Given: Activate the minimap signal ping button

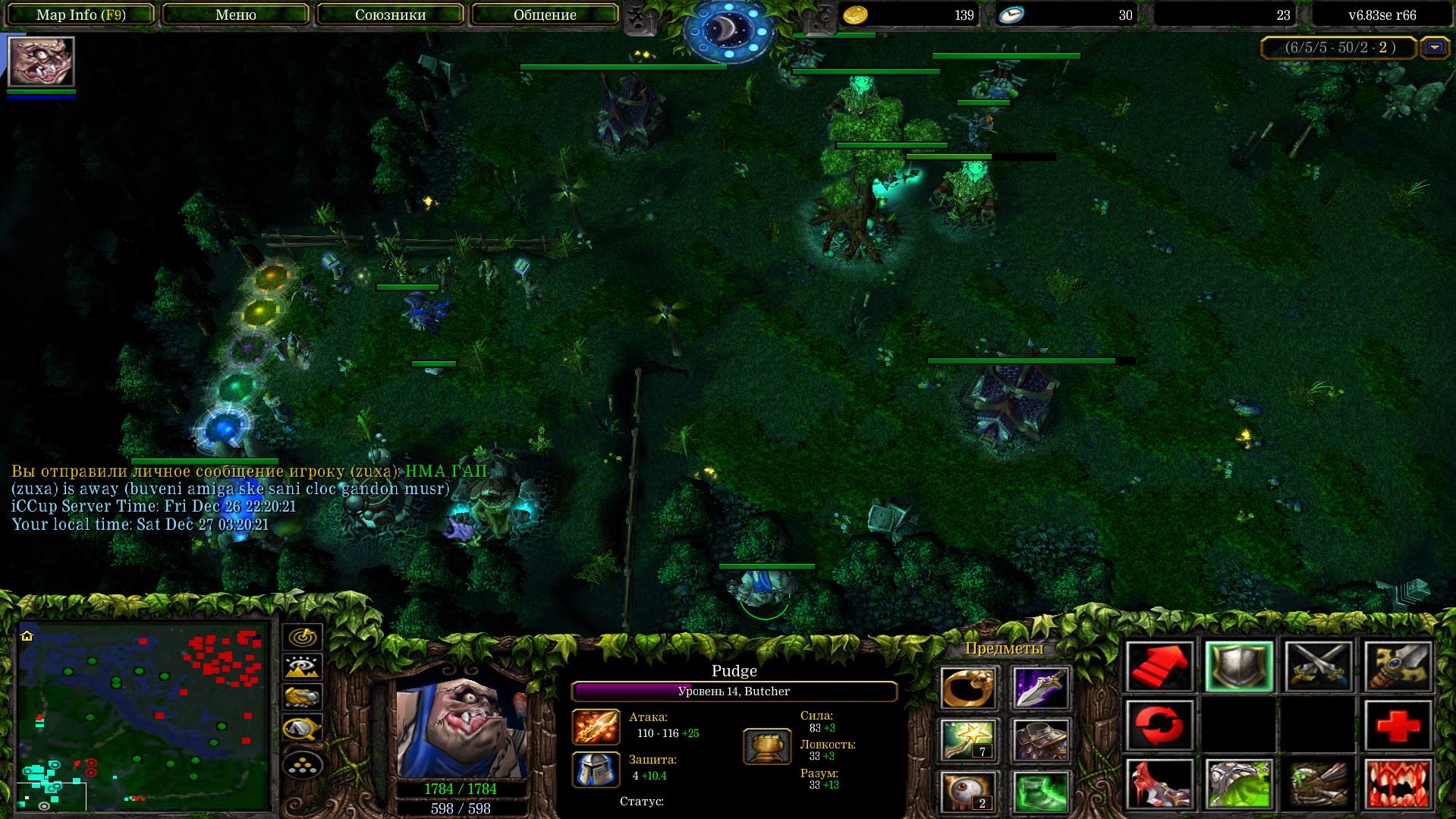Looking at the screenshot, I should [302, 637].
